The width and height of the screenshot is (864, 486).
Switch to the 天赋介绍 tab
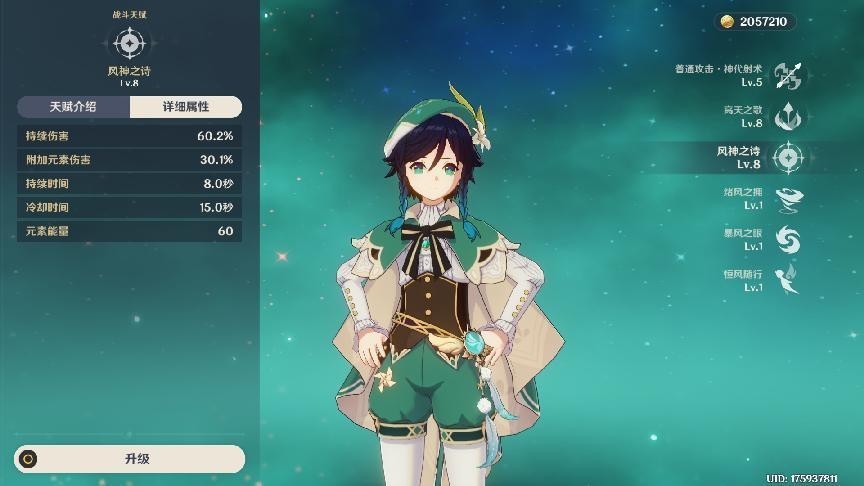coord(73,107)
